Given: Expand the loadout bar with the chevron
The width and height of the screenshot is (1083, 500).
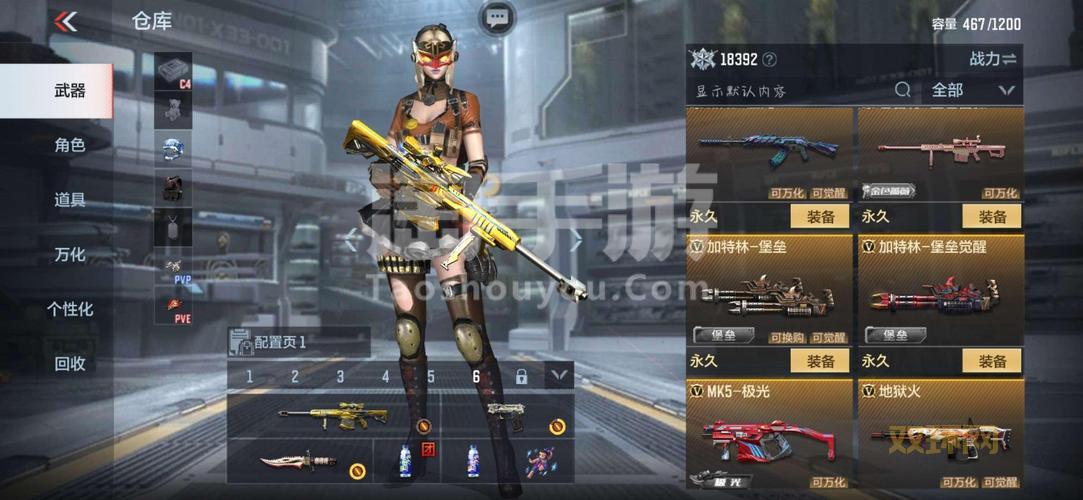Looking at the screenshot, I should pyautogui.click(x=558, y=376).
